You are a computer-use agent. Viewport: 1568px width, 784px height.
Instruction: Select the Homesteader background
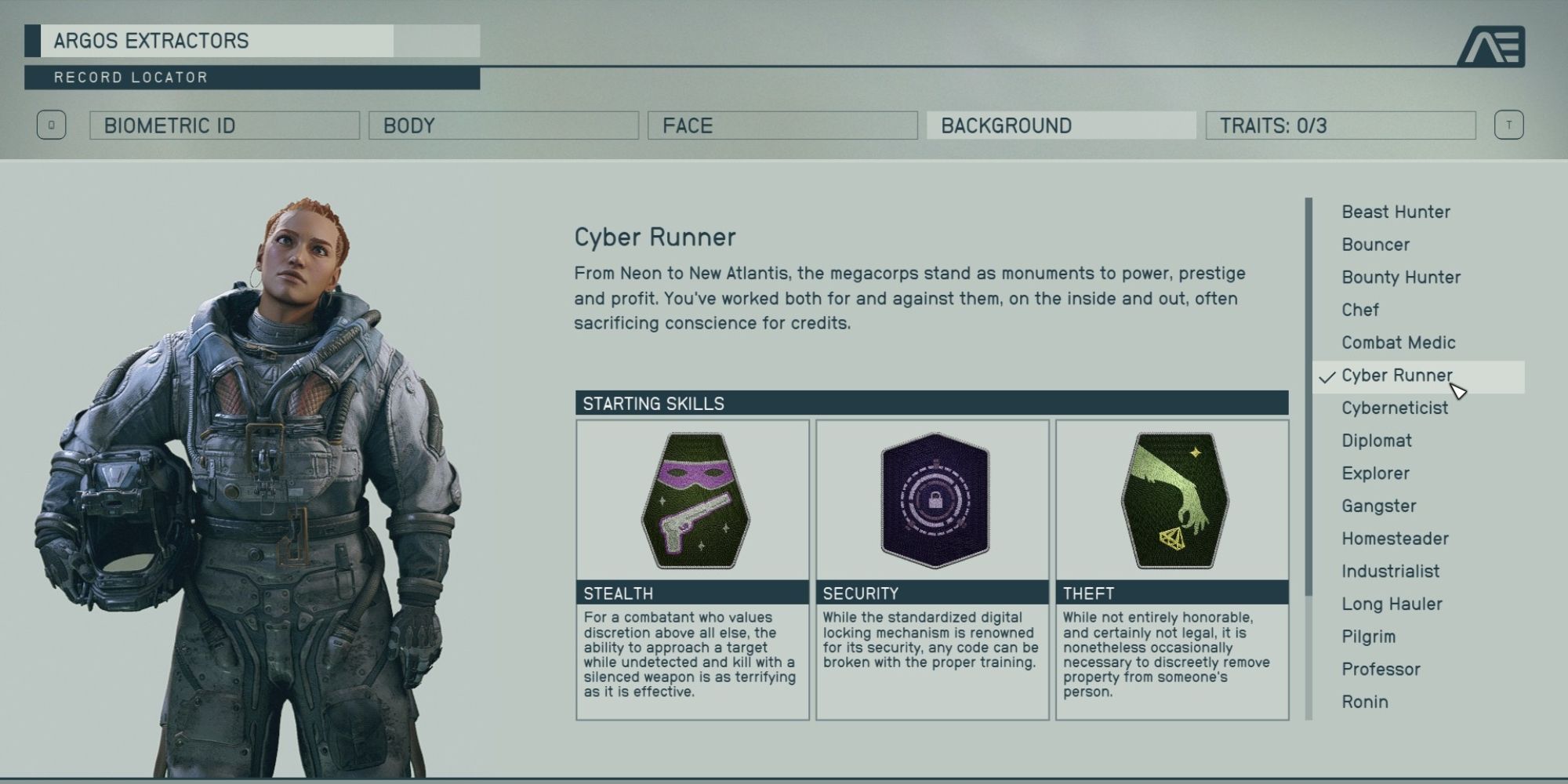(1395, 539)
